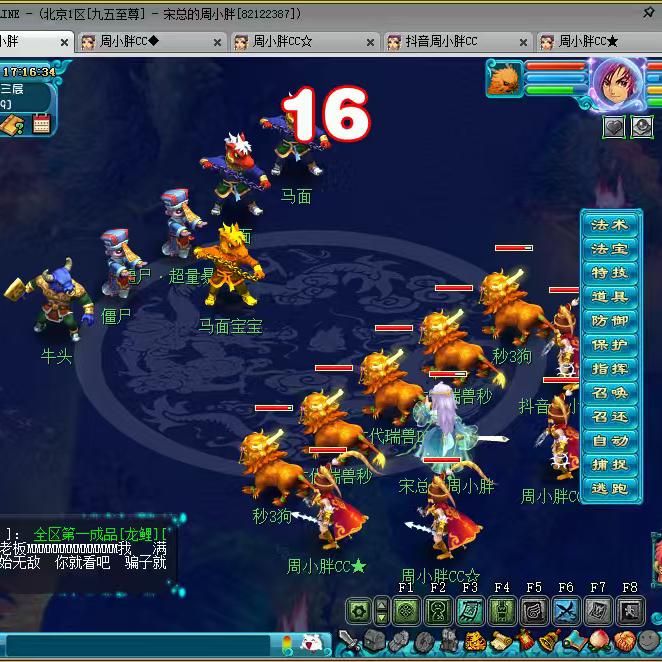
Task: Click the pet portrait in the HUD
Action: point(507,78)
